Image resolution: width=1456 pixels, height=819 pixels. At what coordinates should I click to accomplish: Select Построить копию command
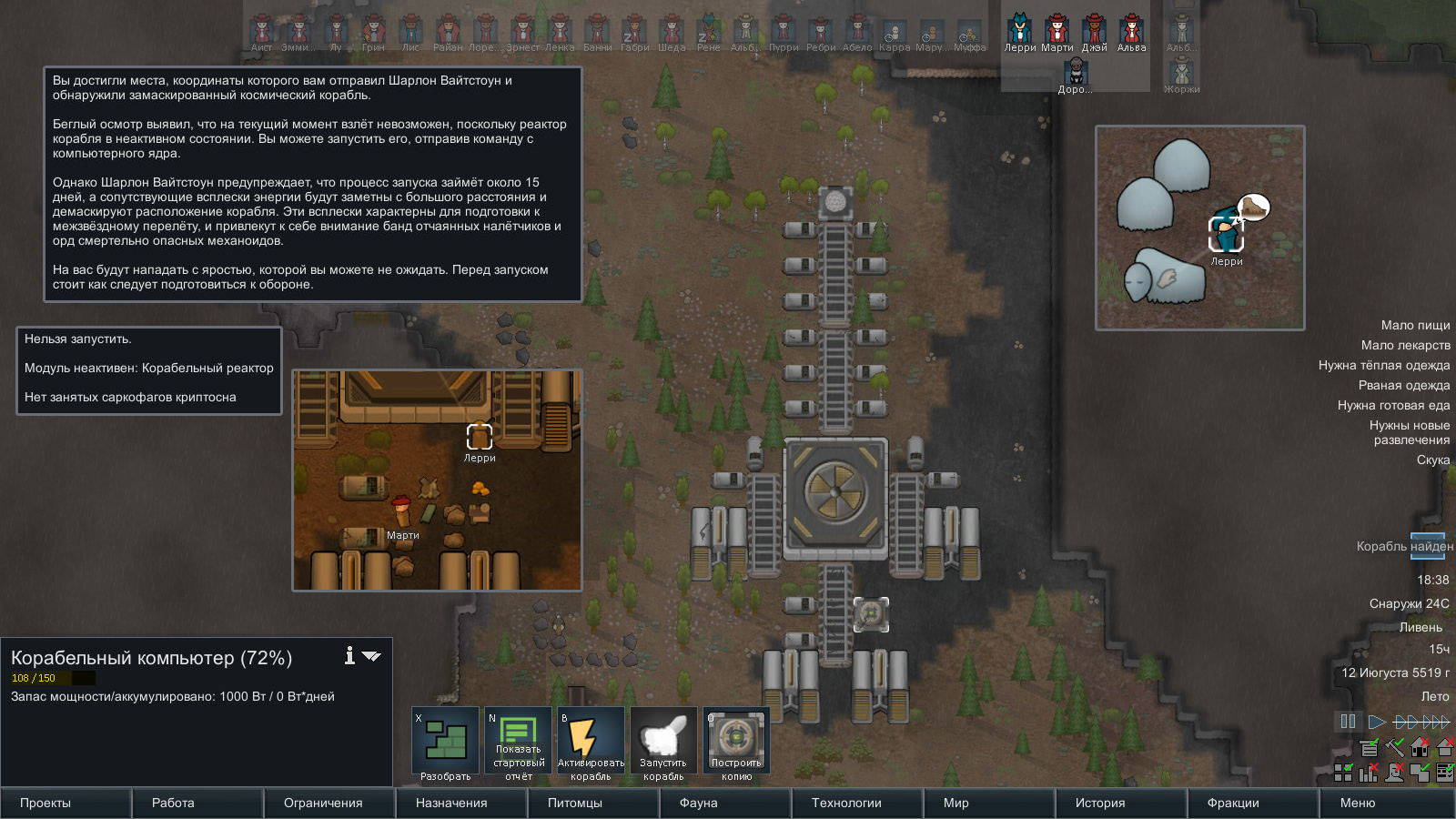(736, 743)
